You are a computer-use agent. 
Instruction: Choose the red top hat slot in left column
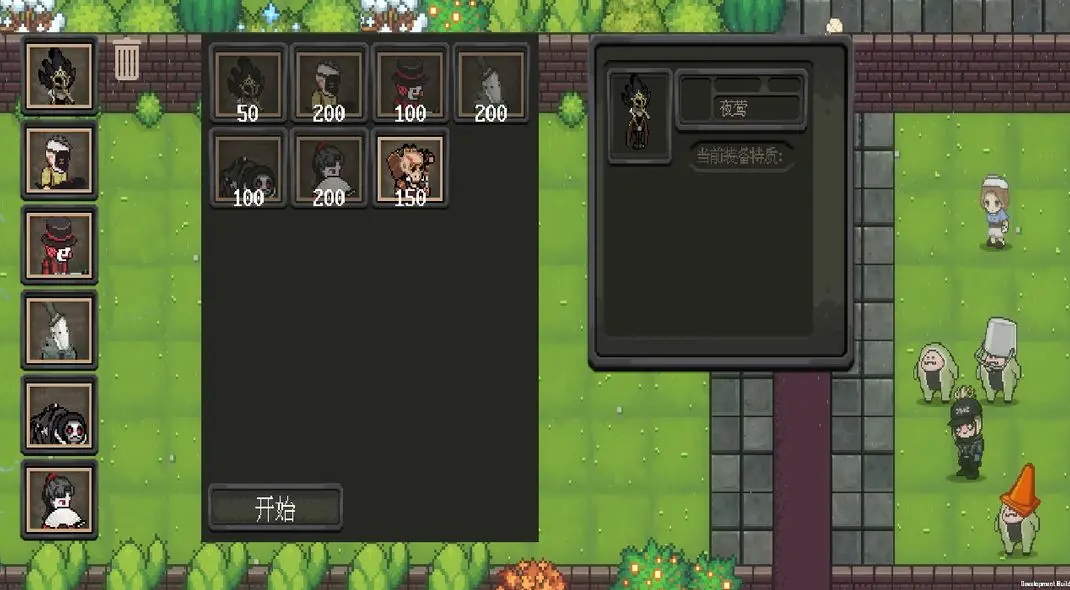tap(60, 245)
